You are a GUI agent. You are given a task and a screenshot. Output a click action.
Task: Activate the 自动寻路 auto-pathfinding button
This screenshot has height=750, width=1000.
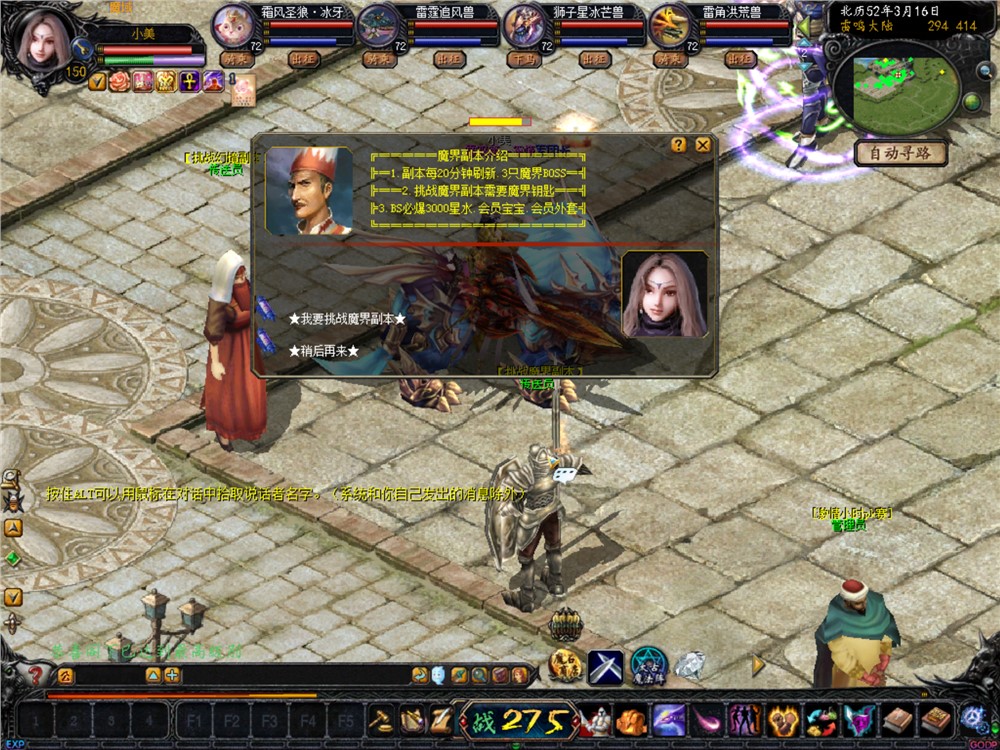coord(900,153)
